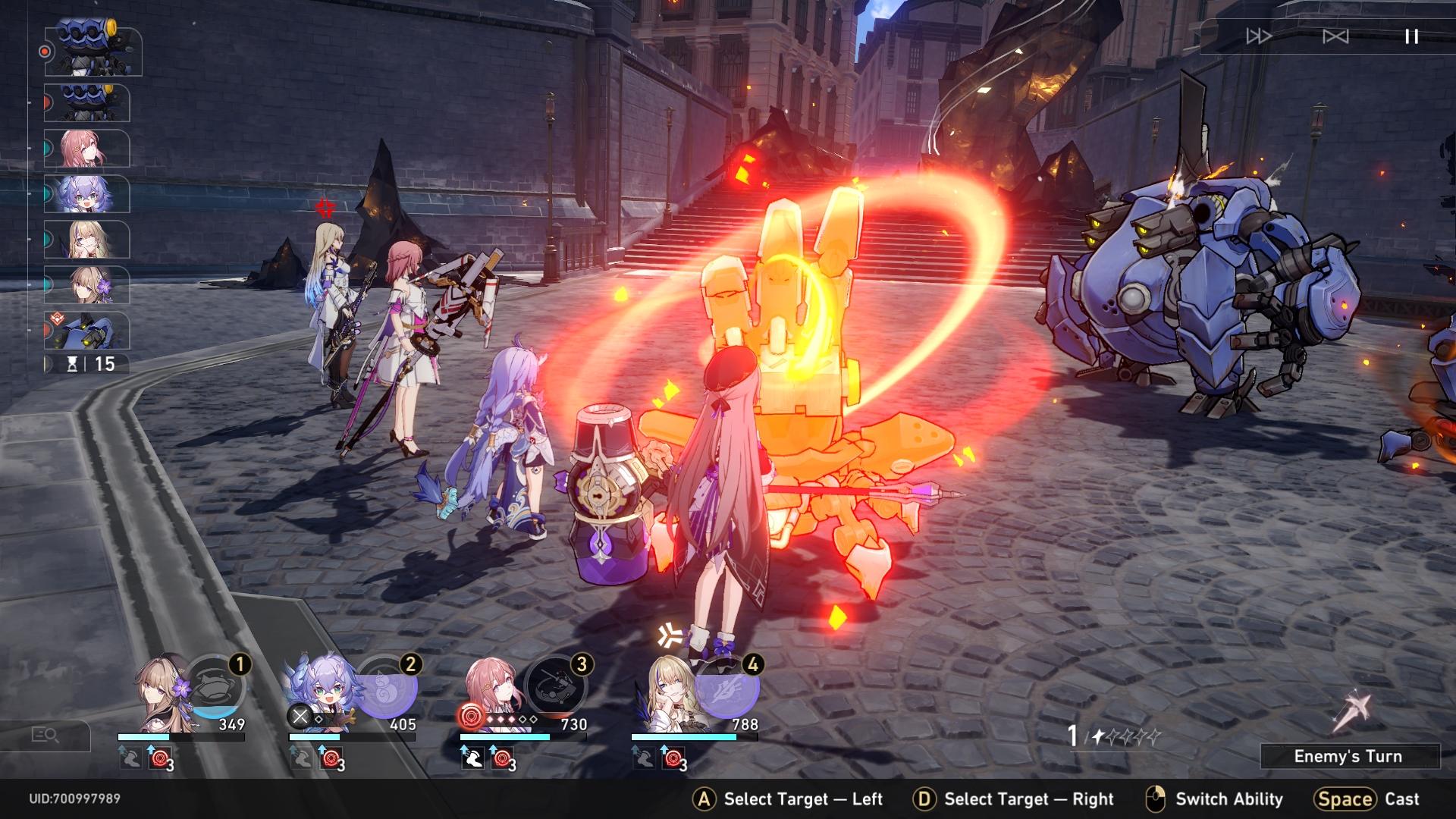
Task: Toggle double speed fast-forward
Action: (1259, 36)
